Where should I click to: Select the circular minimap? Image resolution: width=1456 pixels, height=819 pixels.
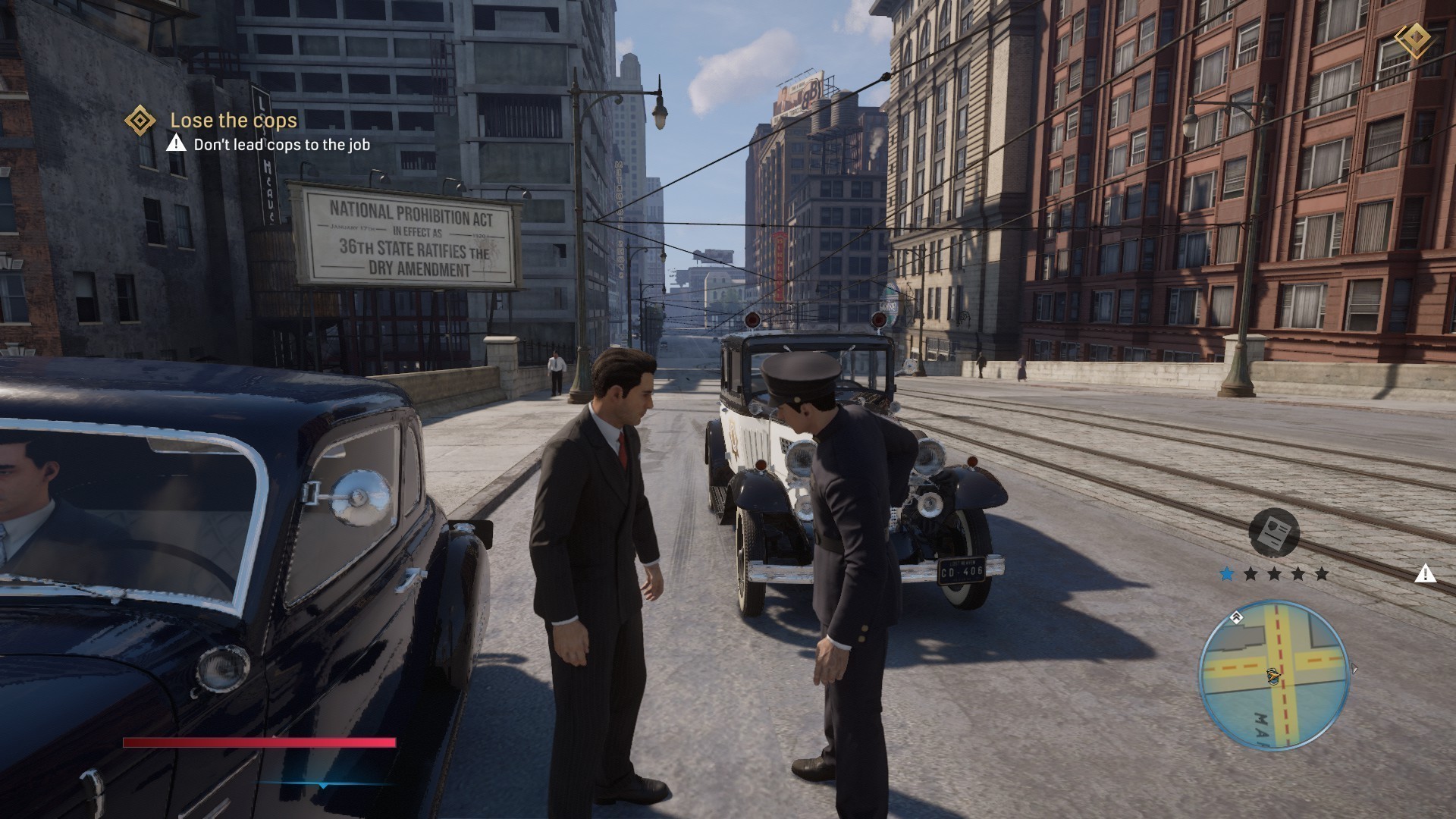[x=1273, y=675]
